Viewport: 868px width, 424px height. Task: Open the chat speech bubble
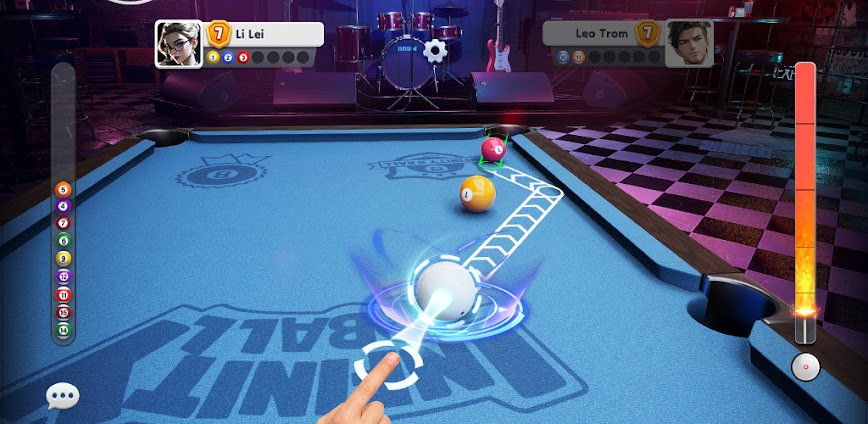pos(62,397)
